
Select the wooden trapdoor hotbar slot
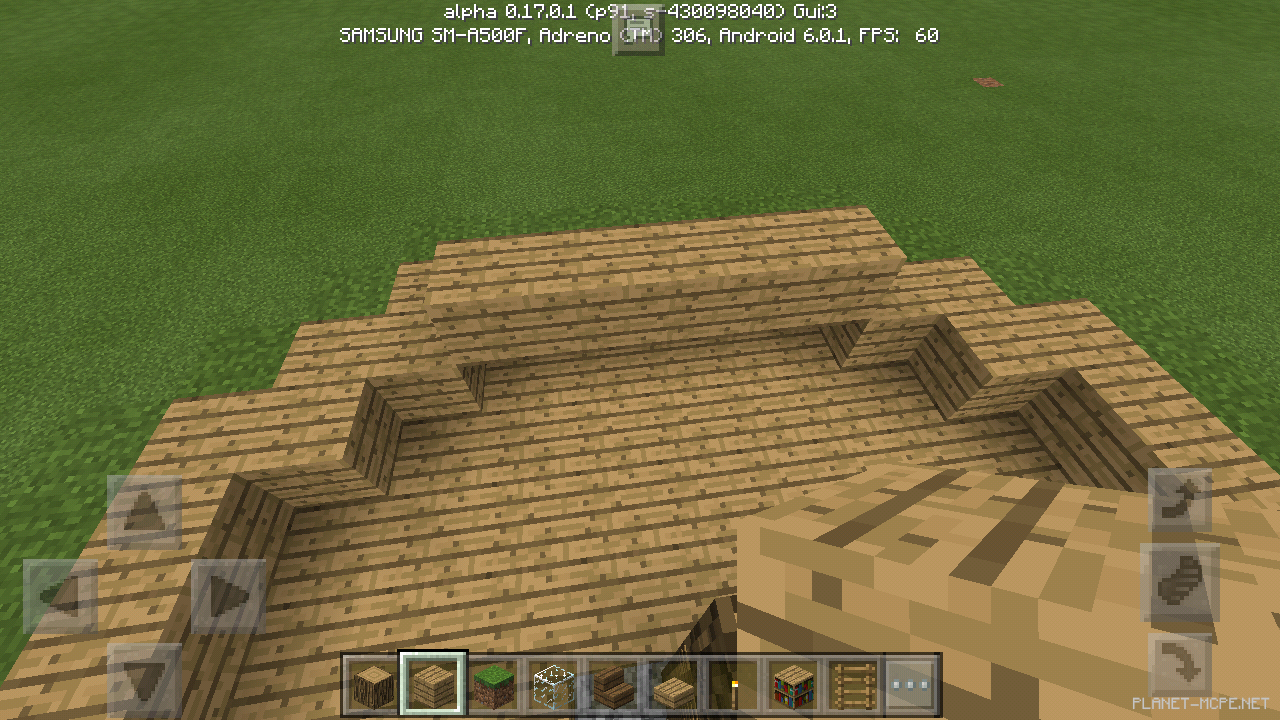[x=673, y=681]
